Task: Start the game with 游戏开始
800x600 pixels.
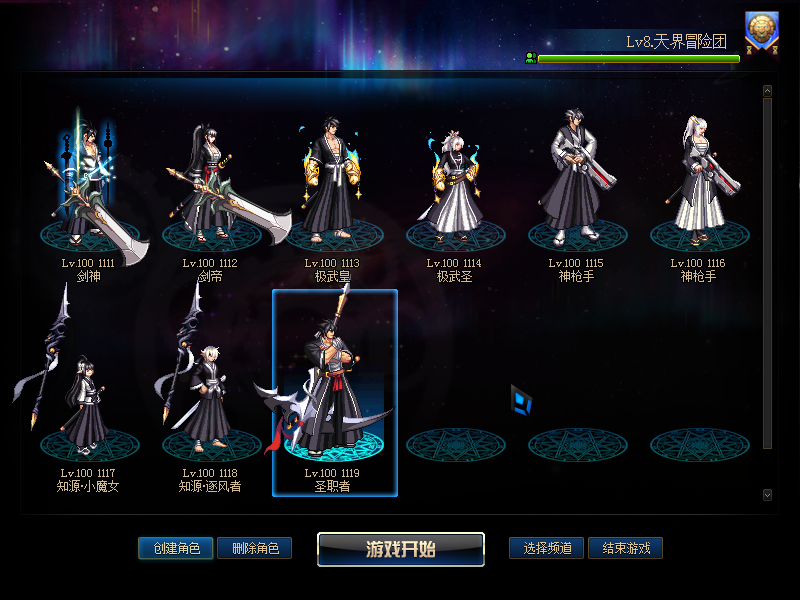Action: point(400,549)
